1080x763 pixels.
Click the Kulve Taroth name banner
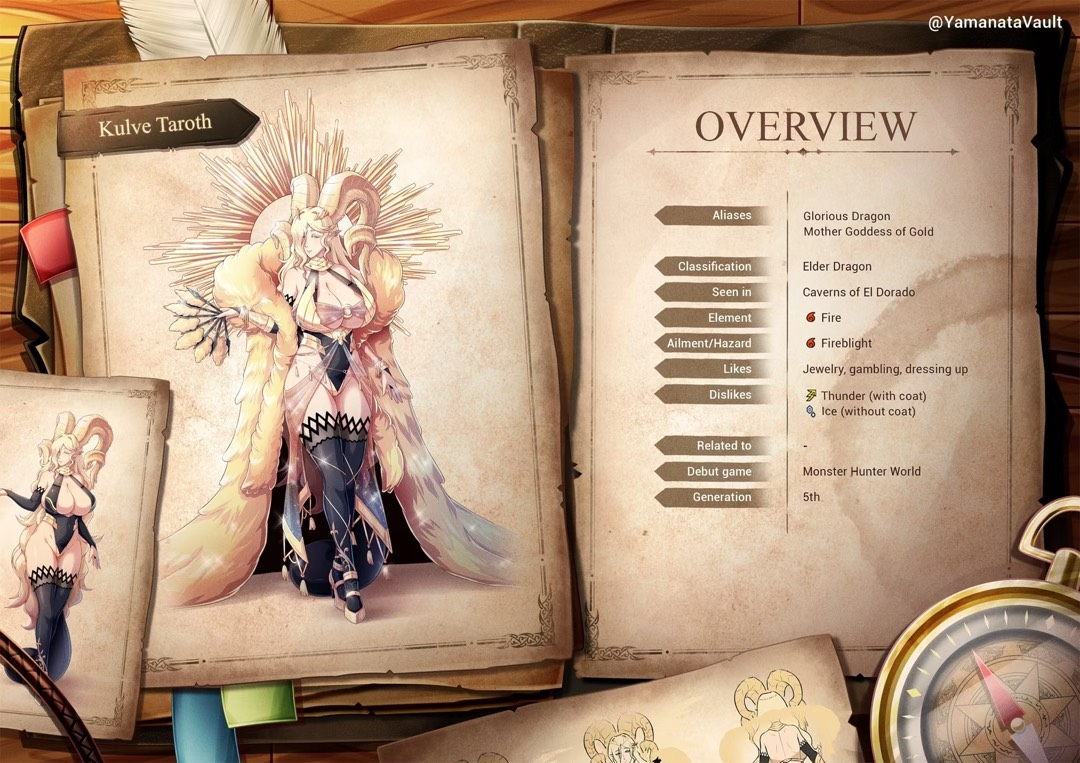(155, 127)
